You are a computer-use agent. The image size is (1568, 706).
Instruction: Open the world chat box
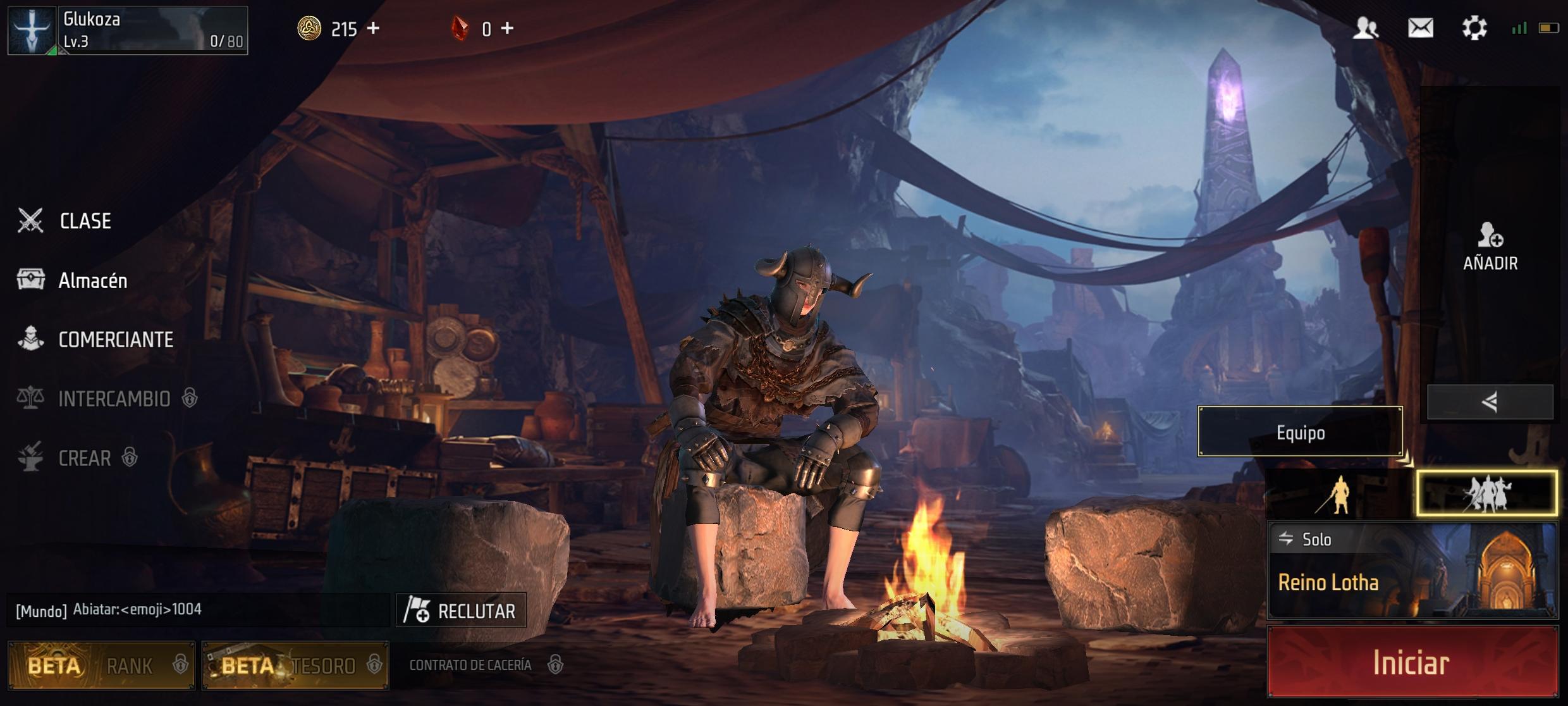197,610
